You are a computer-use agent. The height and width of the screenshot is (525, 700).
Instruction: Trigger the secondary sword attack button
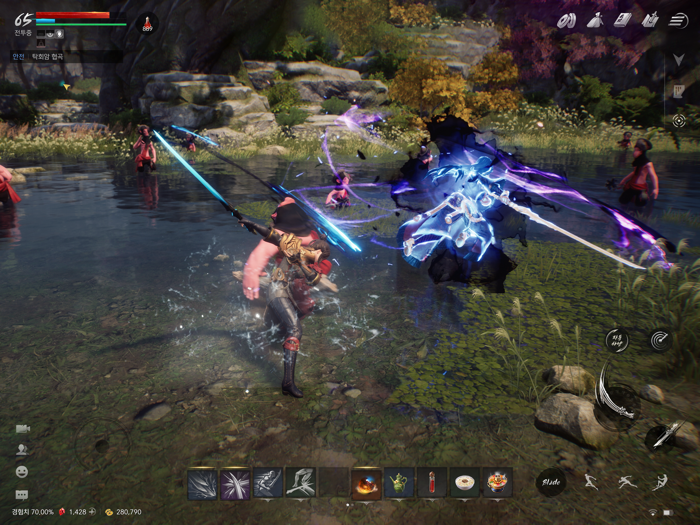[x=661, y=434]
